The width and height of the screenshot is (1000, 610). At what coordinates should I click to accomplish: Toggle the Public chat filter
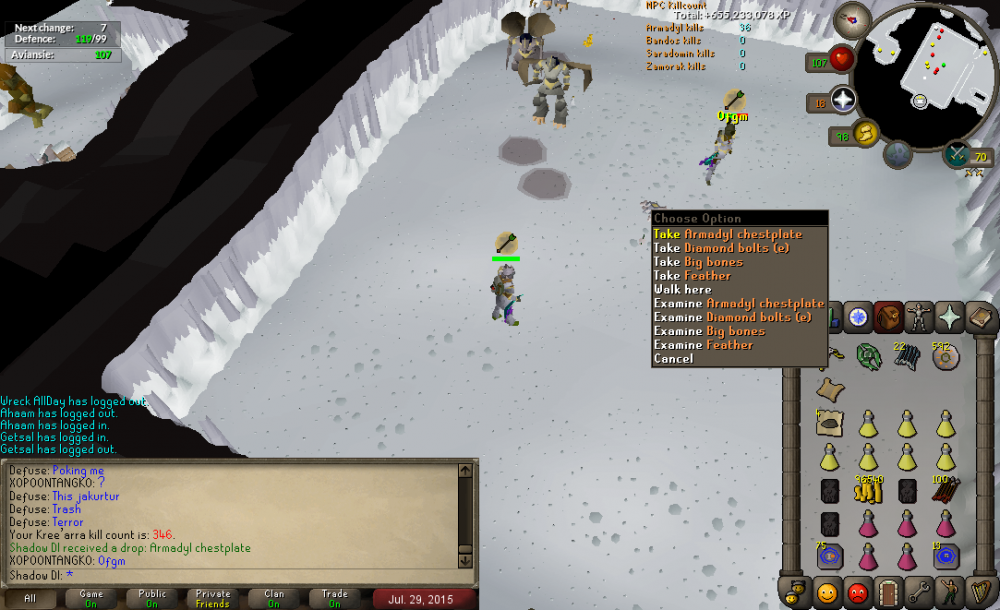(x=152, y=598)
